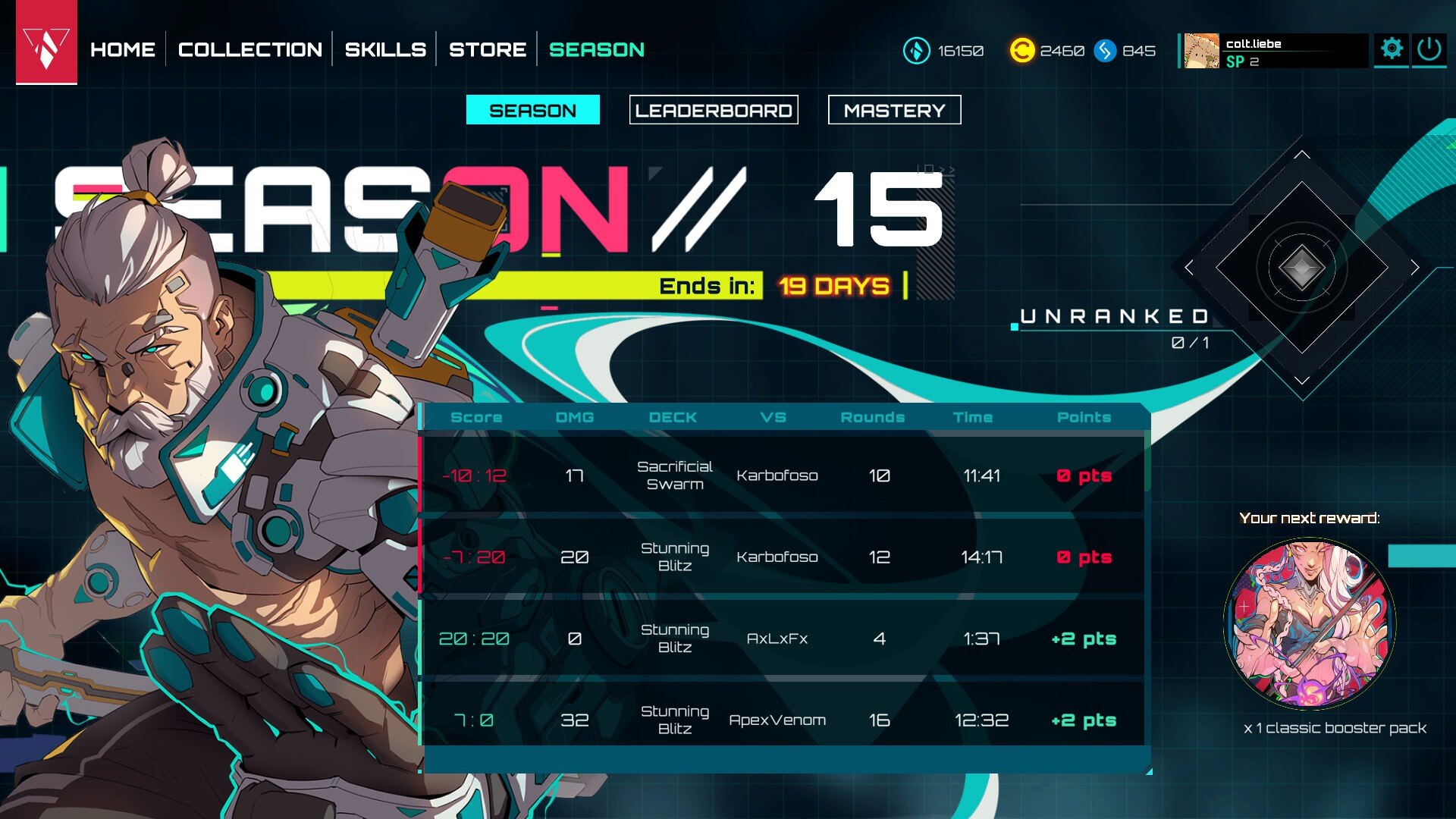This screenshot has height=819, width=1456.
Task: Open the Collection menu
Action: coord(250,50)
